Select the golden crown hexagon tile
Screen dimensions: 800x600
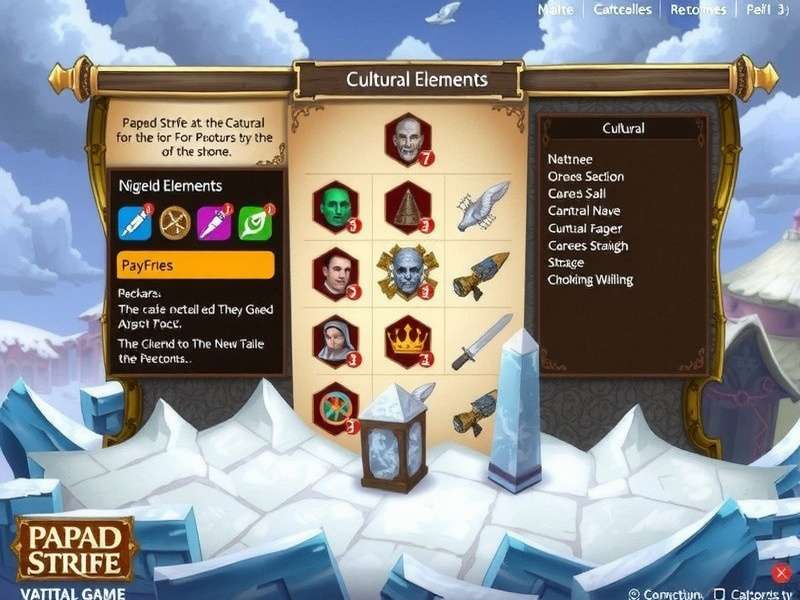pyautogui.click(x=406, y=341)
